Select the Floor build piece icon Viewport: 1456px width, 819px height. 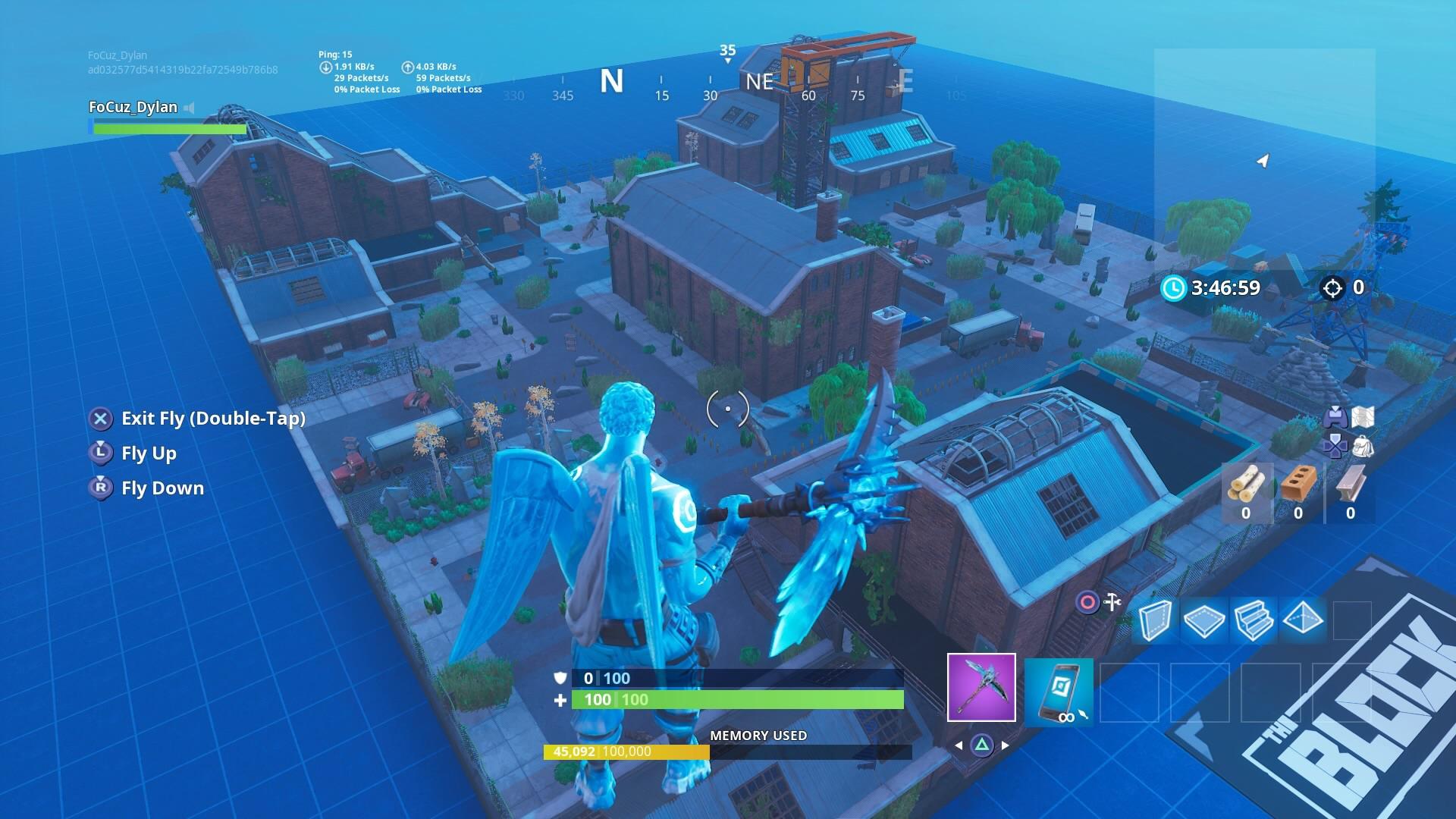point(1204,620)
